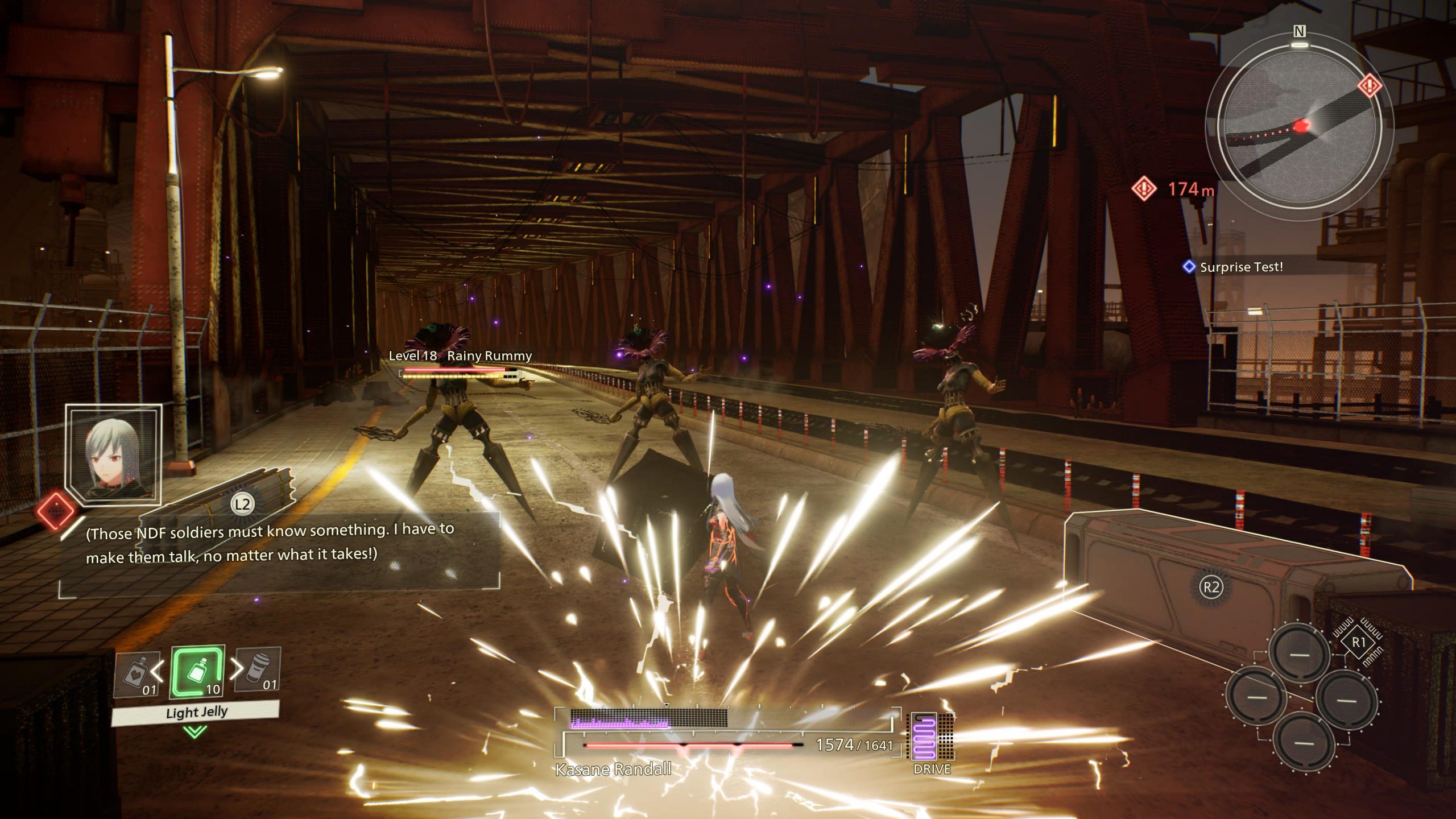This screenshot has width=1456, height=819.
Task: Select the 174m objective distance marker
Action: tap(1174, 189)
